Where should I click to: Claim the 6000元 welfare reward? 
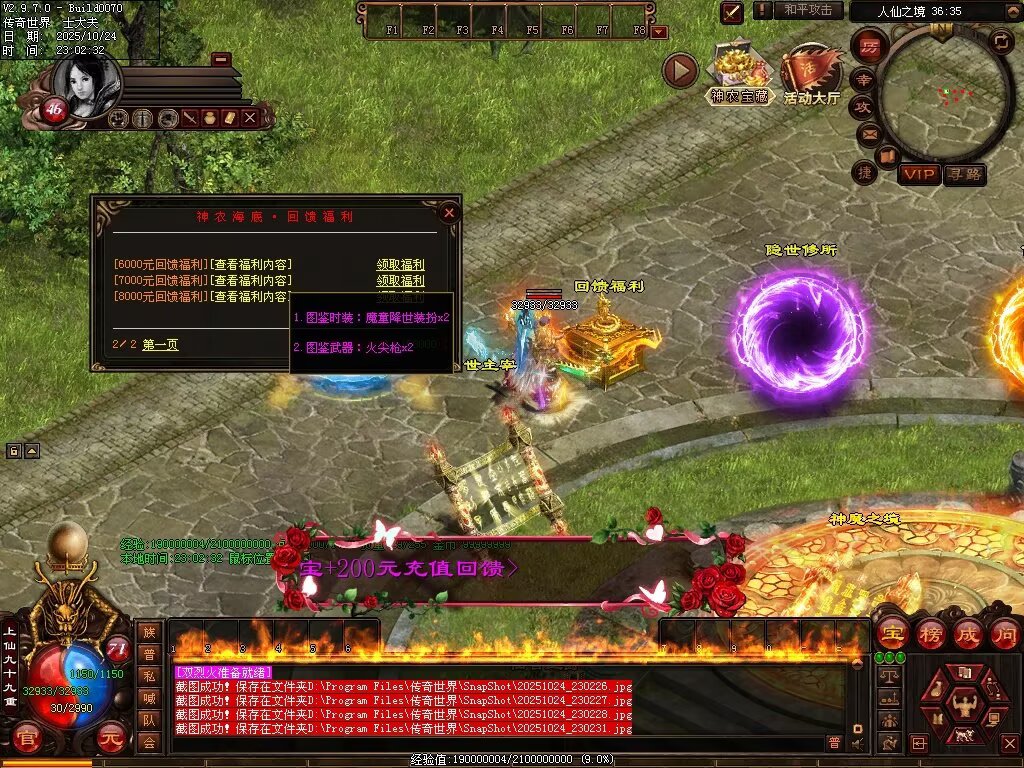400,265
